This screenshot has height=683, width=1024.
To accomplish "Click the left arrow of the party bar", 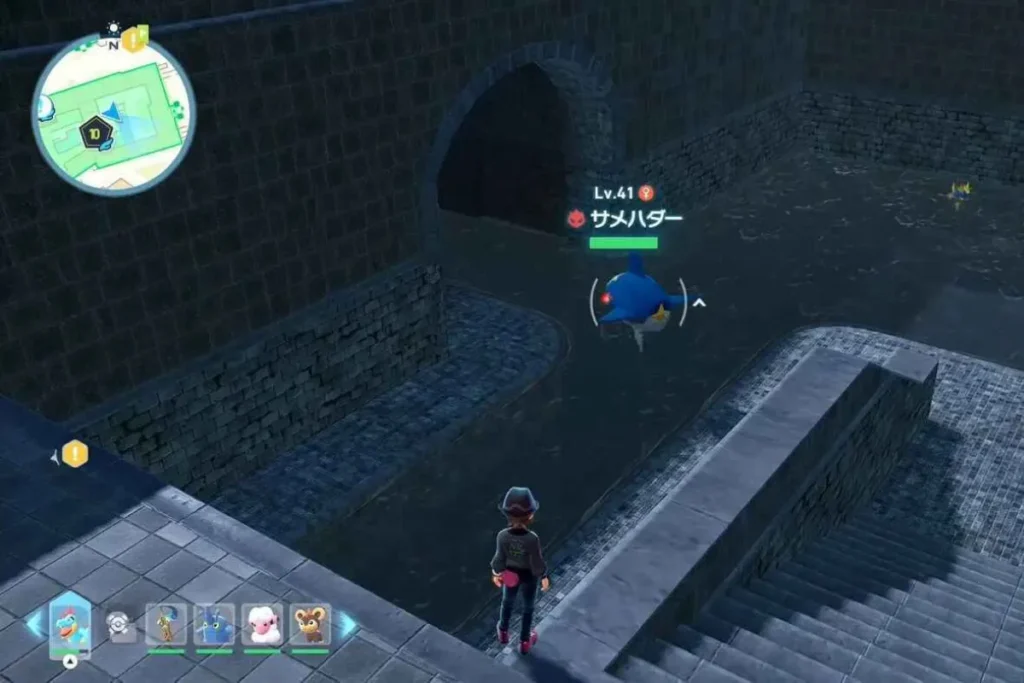I will (x=33, y=624).
